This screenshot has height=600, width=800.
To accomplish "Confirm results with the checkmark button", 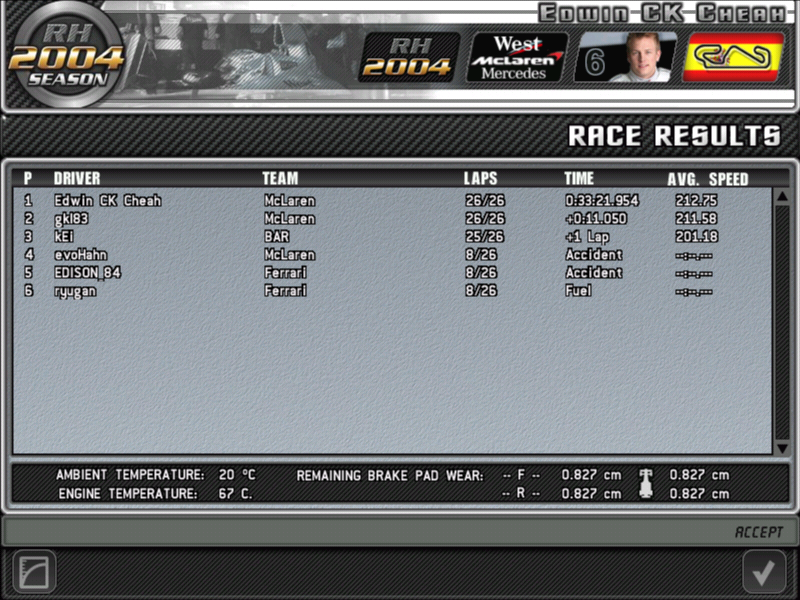I will click(x=764, y=572).
